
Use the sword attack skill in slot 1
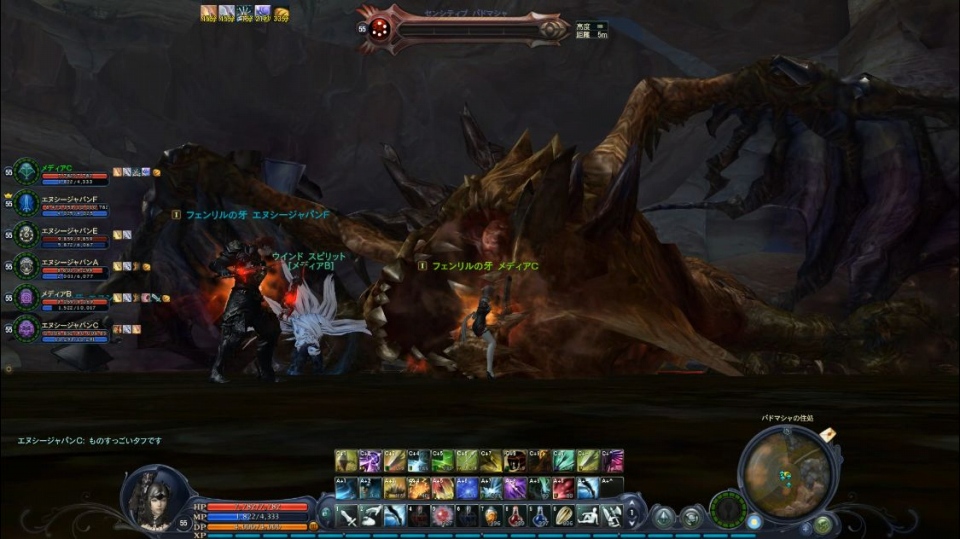(346, 516)
